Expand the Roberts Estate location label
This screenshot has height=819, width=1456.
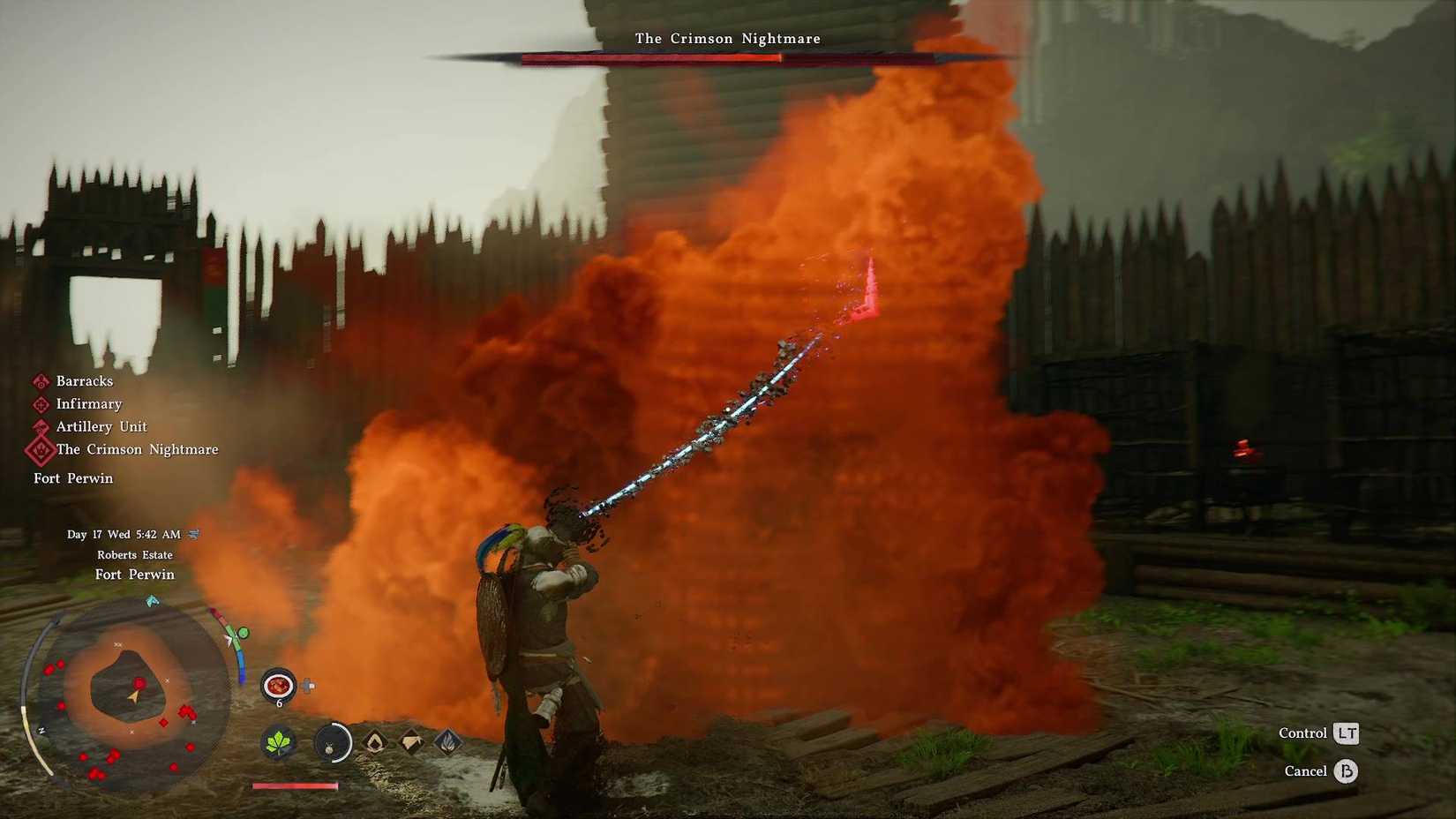pyautogui.click(x=135, y=554)
